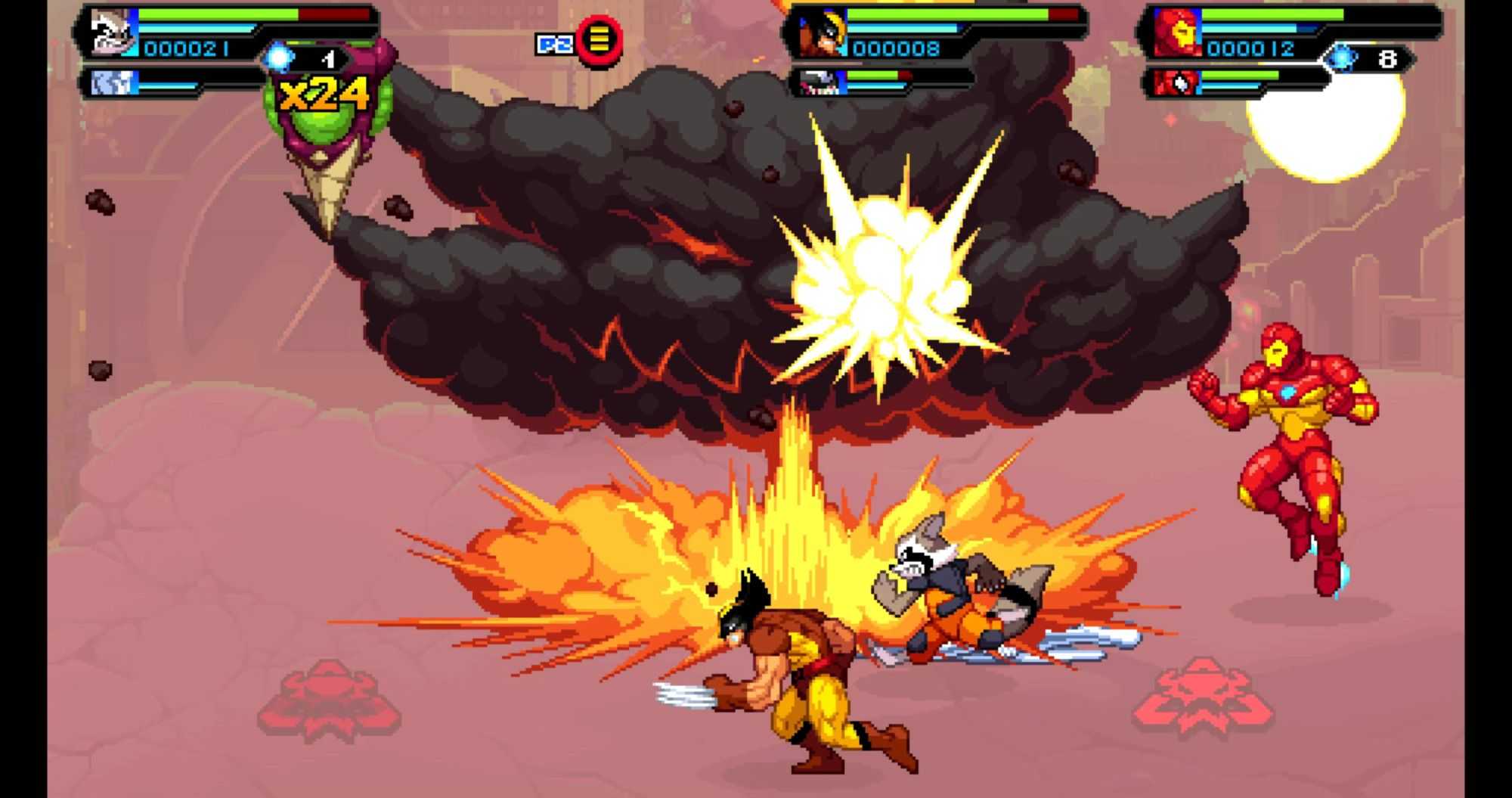
Task: Click Wolverine's masked portrait
Action: pyautogui.click(x=822, y=34)
